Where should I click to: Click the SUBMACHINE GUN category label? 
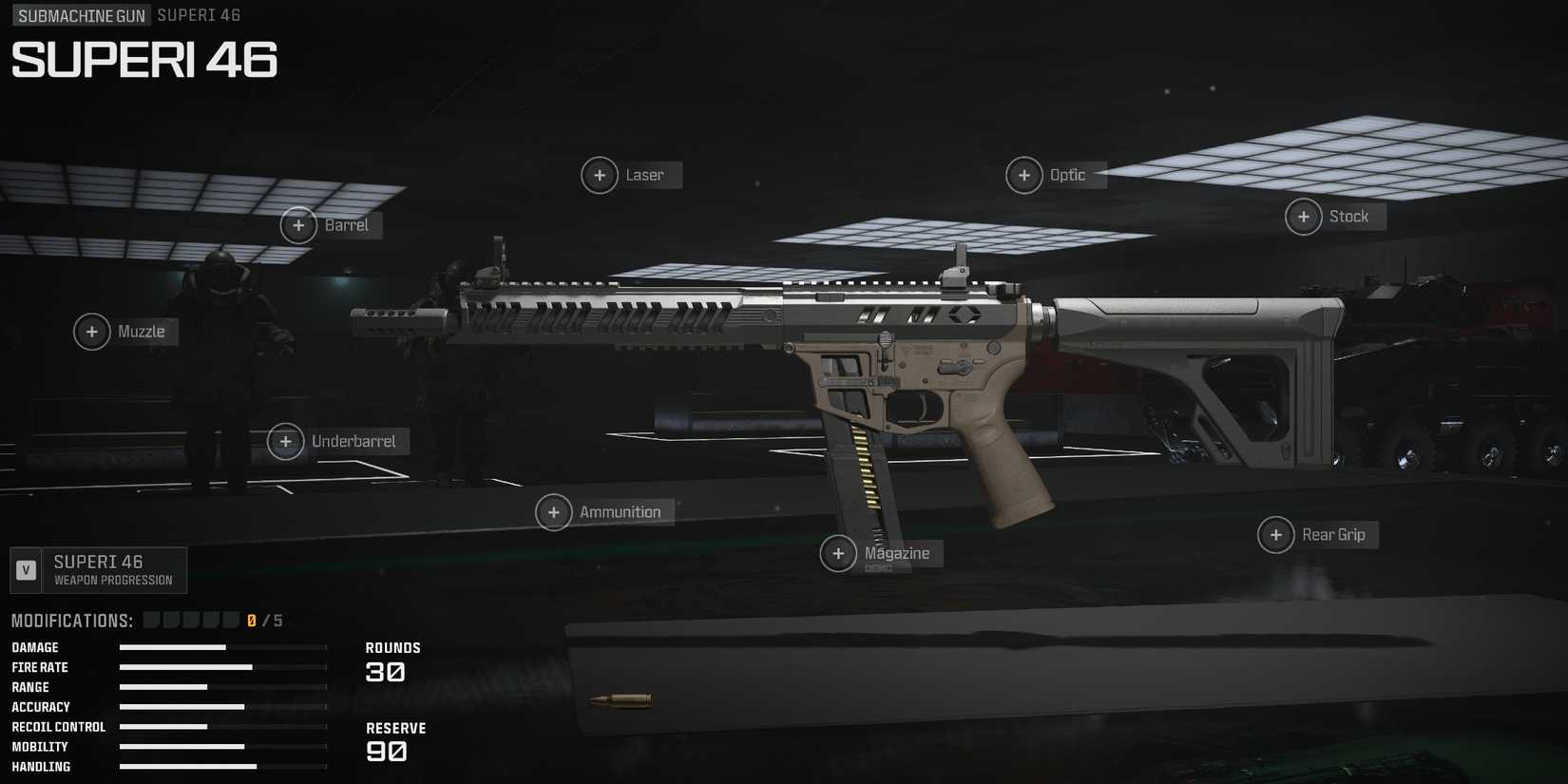tap(80, 15)
